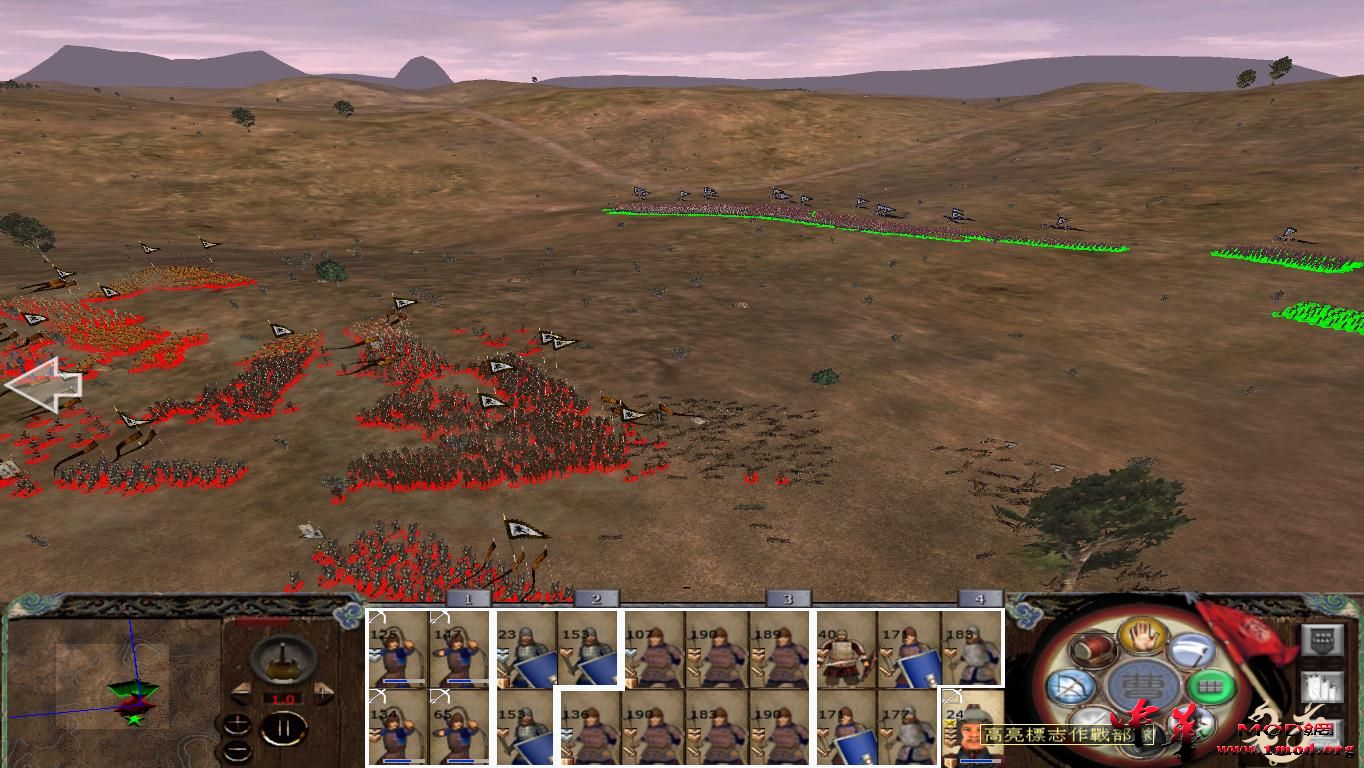Click the right arrow to increase battle speed
The width and height of the screenshot is (1364, 768).
click(322, 691)
